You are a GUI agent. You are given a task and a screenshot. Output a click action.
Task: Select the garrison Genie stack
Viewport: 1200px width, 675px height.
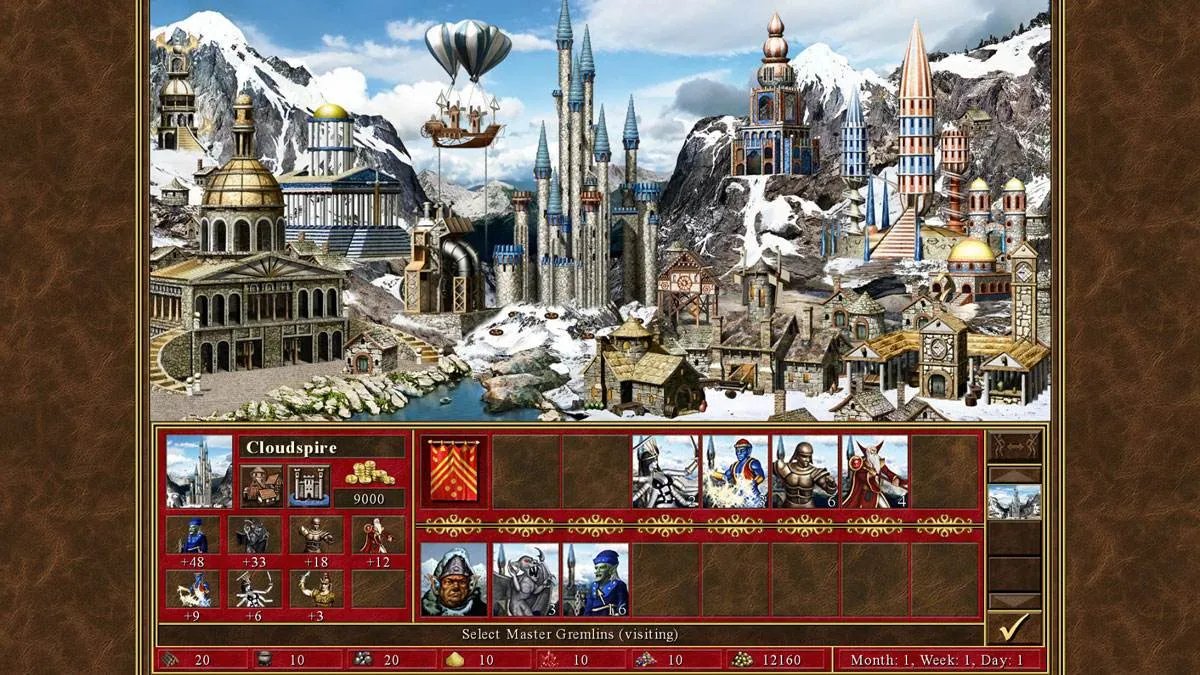tap(735, 471)
